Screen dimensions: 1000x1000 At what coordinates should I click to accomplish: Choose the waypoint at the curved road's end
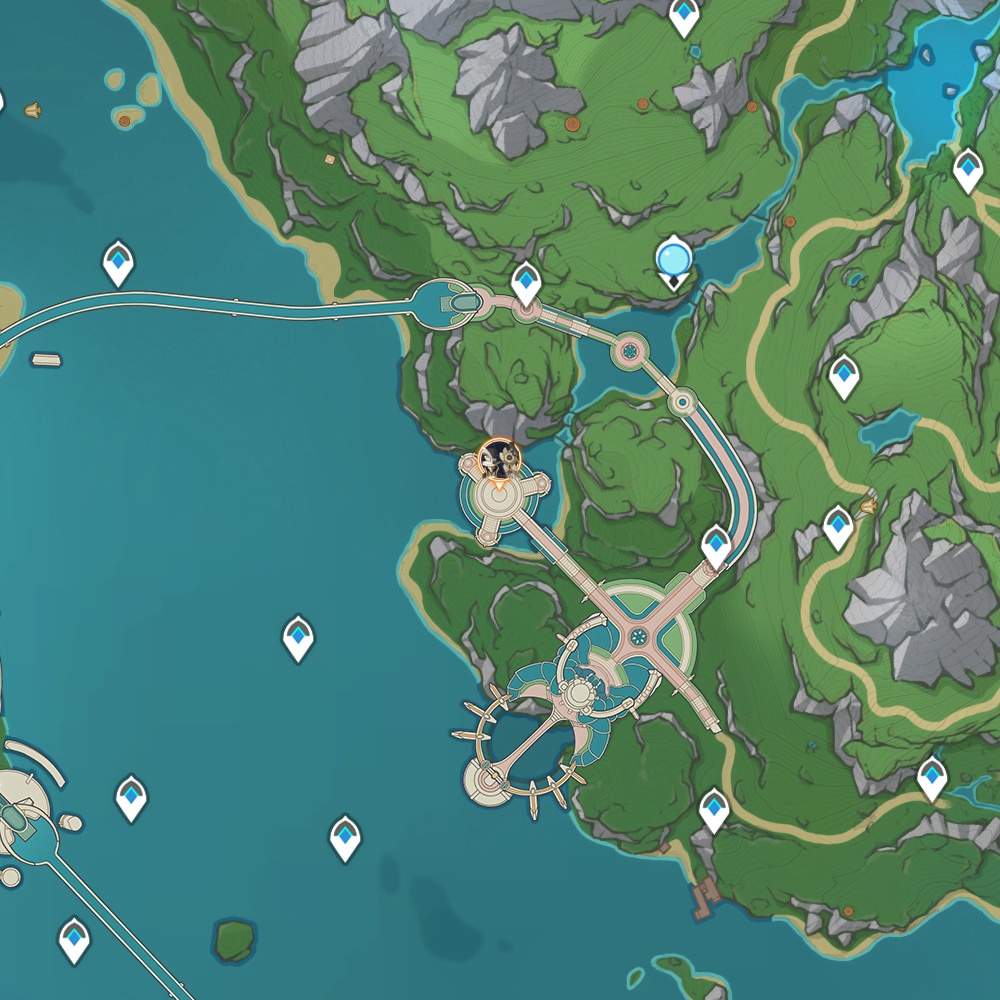(716, 546)
